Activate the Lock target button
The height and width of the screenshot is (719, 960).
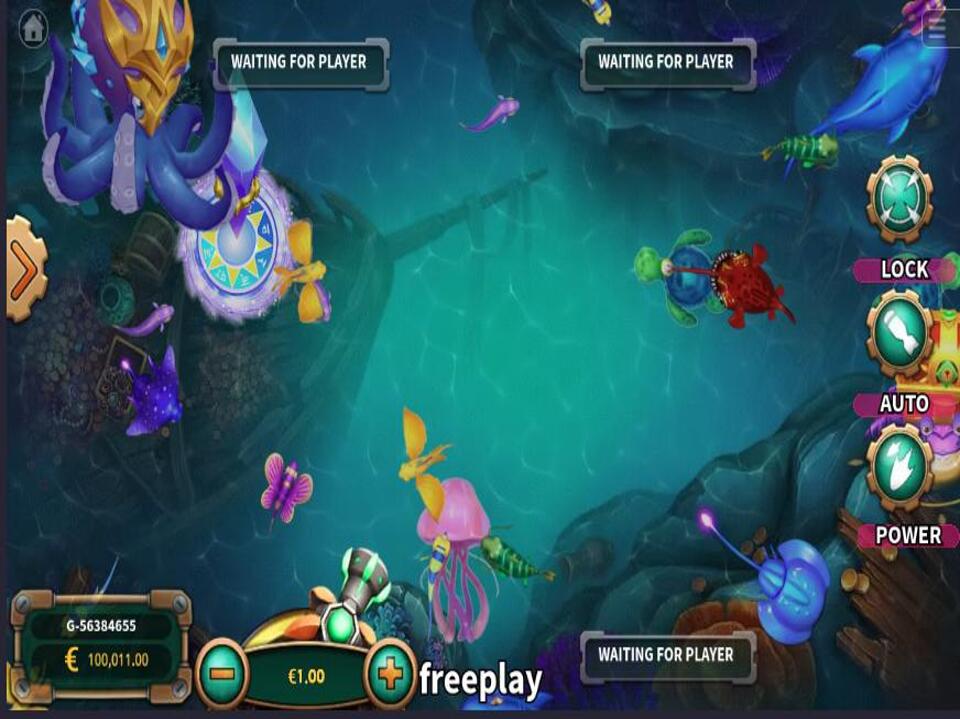point(899,201)
